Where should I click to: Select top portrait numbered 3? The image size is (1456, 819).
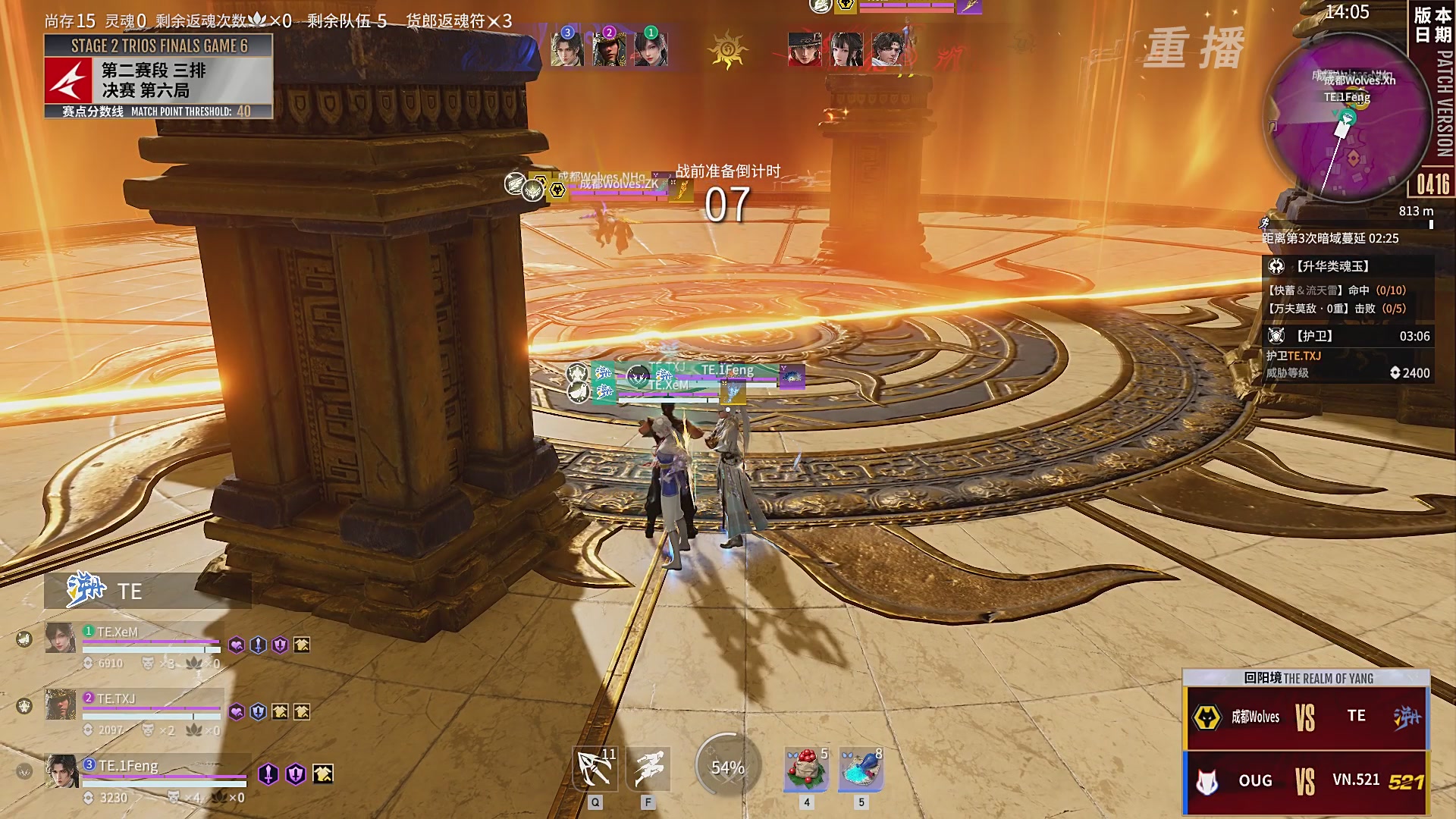(x=567, y=47)
